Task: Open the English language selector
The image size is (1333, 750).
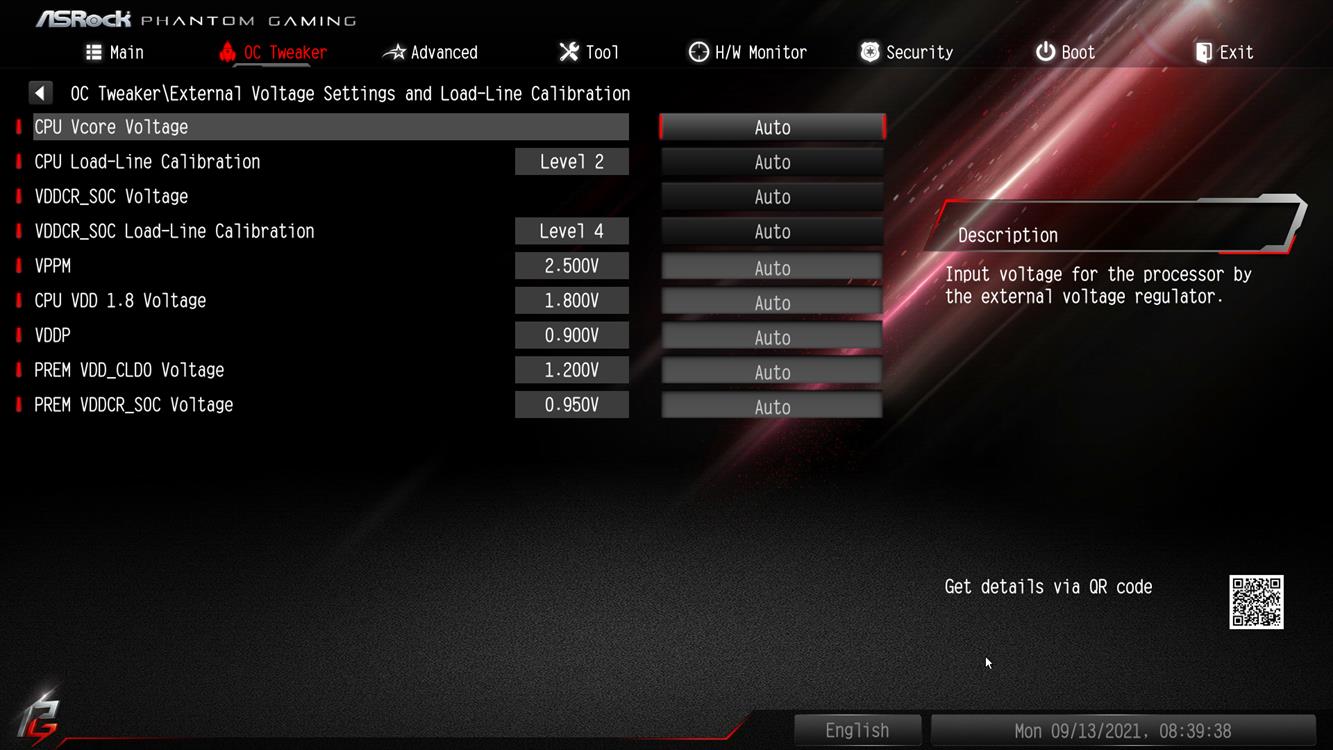Action: [857, 731]
